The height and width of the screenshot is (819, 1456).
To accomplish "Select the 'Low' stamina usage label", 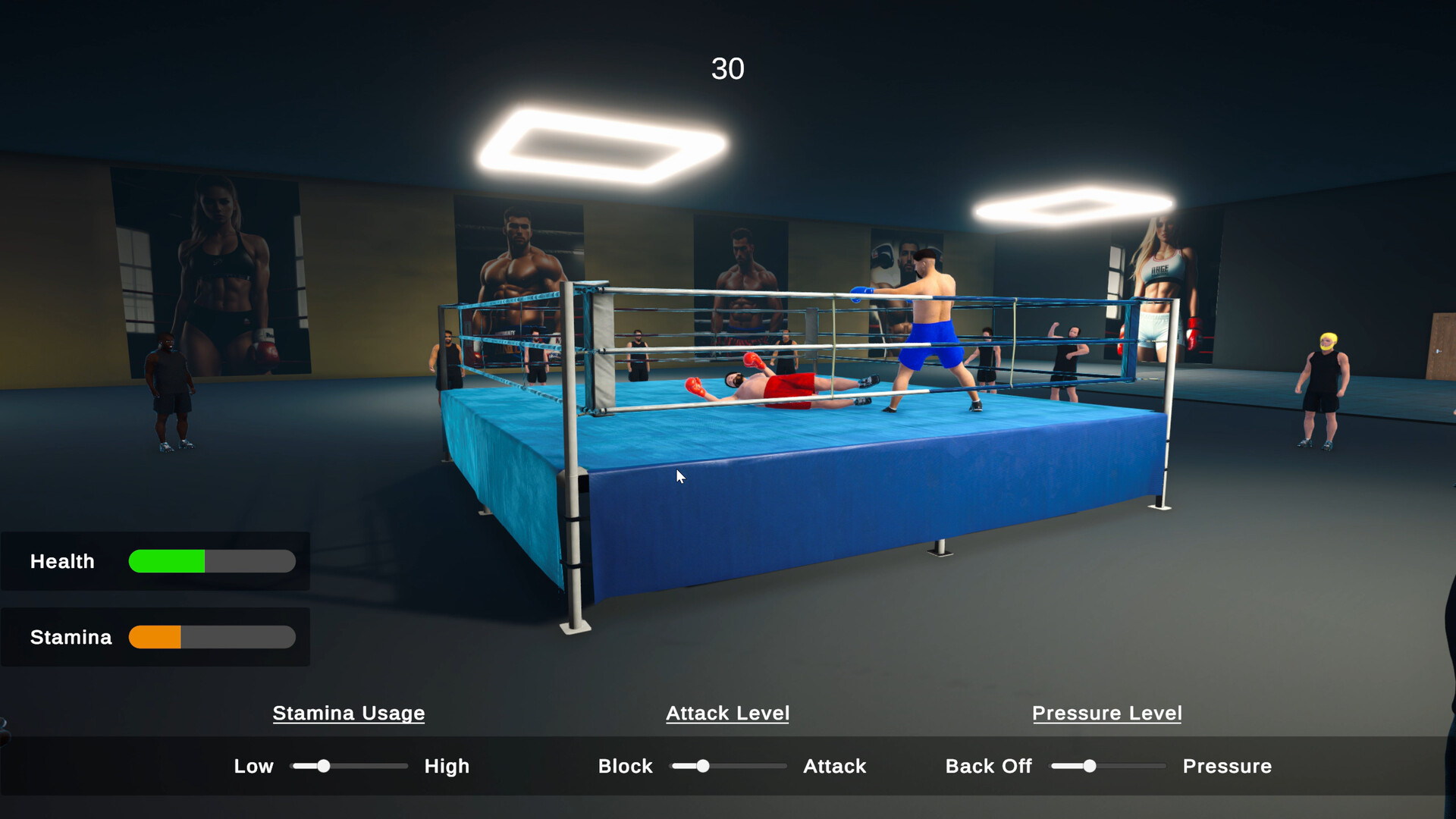I will tap(253, 766).
